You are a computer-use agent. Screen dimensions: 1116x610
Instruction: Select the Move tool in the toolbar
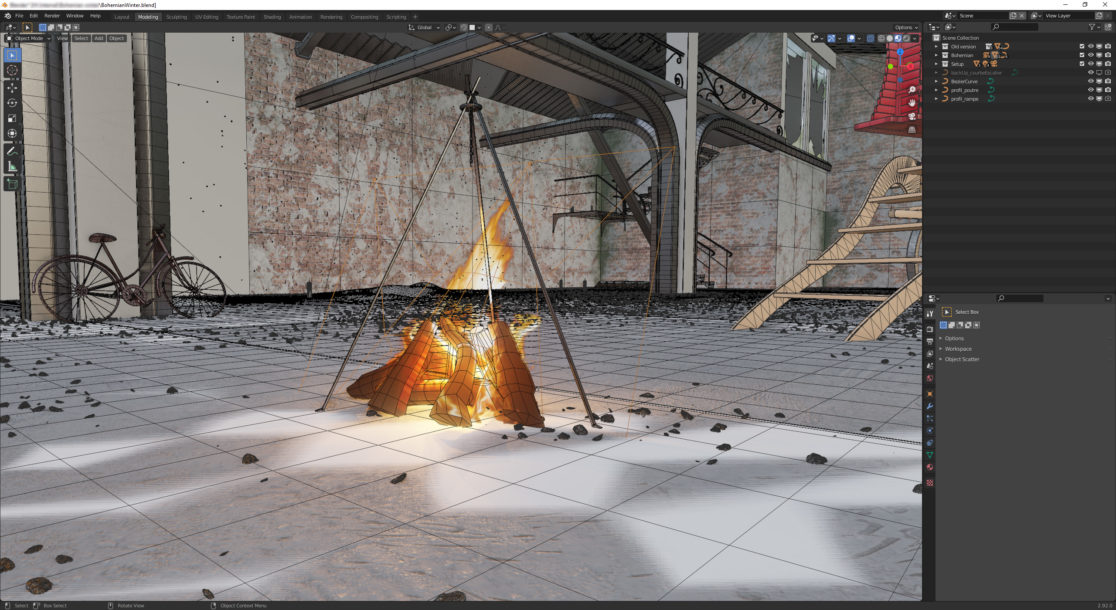click(12, 87)
